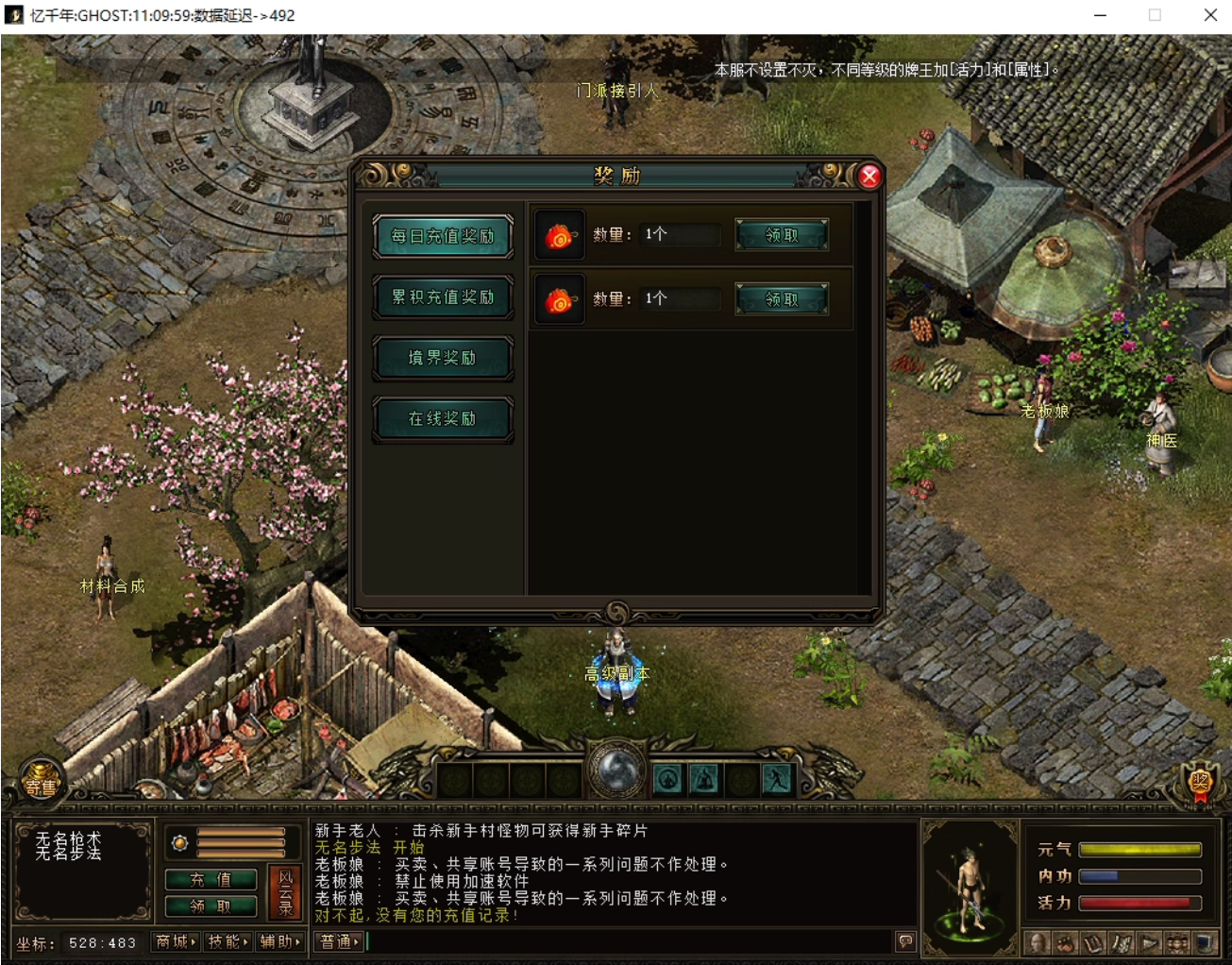Open the 境界奖励 category

point(443,358)
